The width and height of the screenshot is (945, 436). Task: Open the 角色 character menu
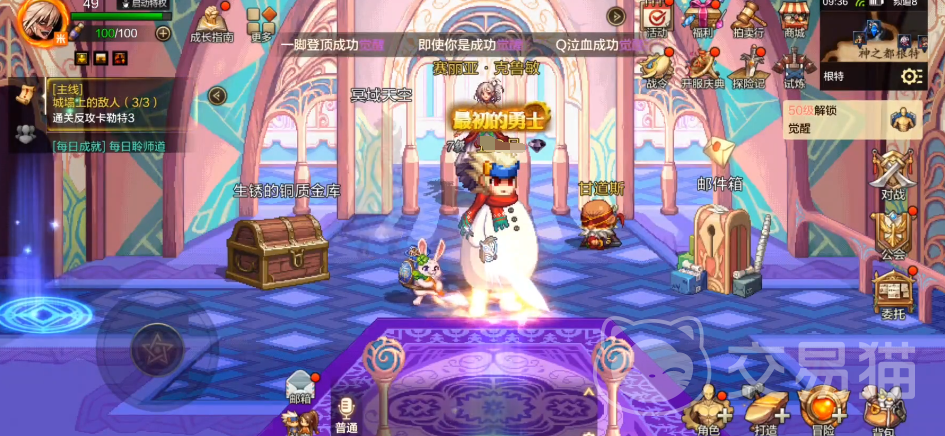[708, 410]
